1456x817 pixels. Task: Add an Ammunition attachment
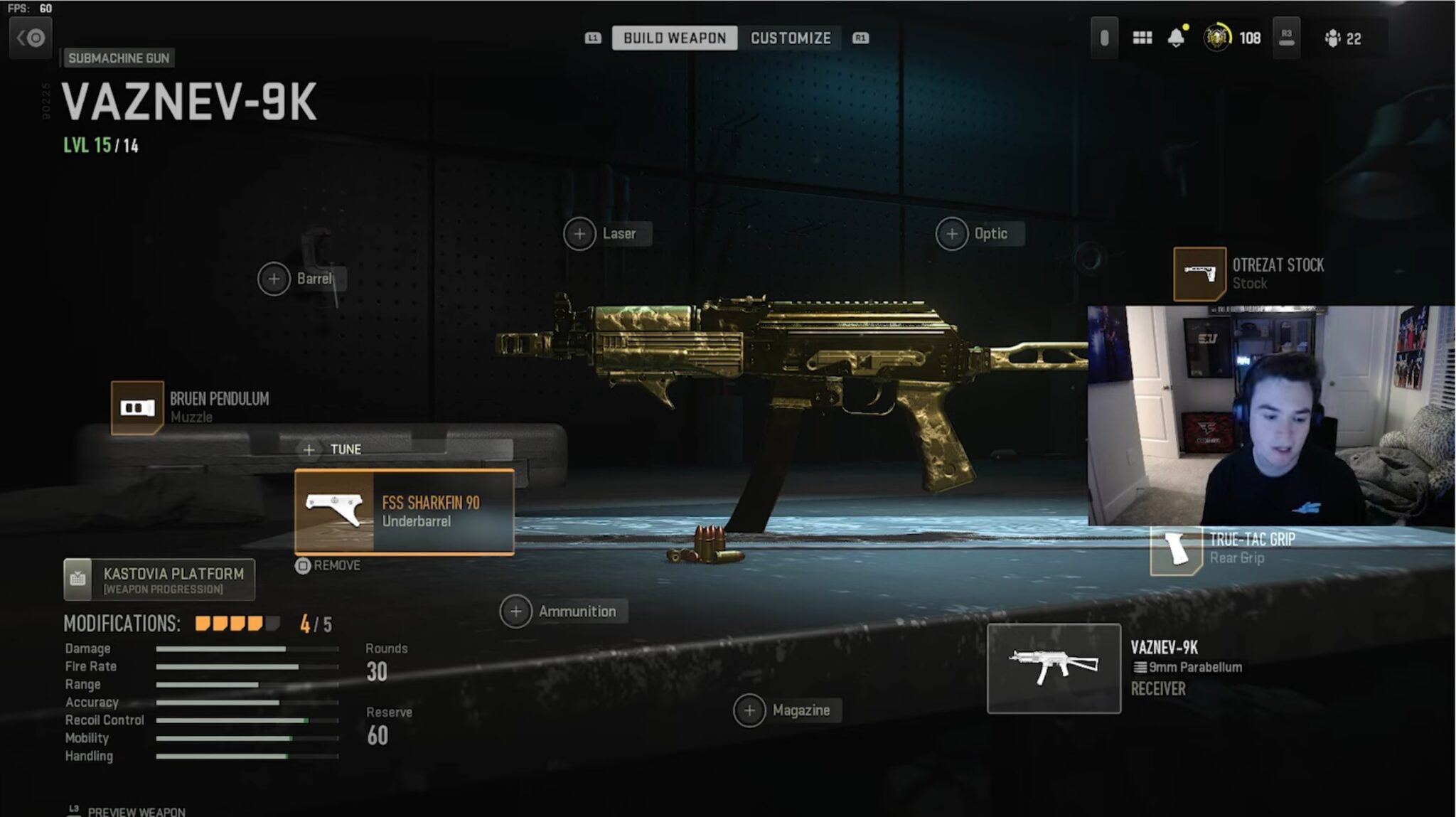(516, 612)
